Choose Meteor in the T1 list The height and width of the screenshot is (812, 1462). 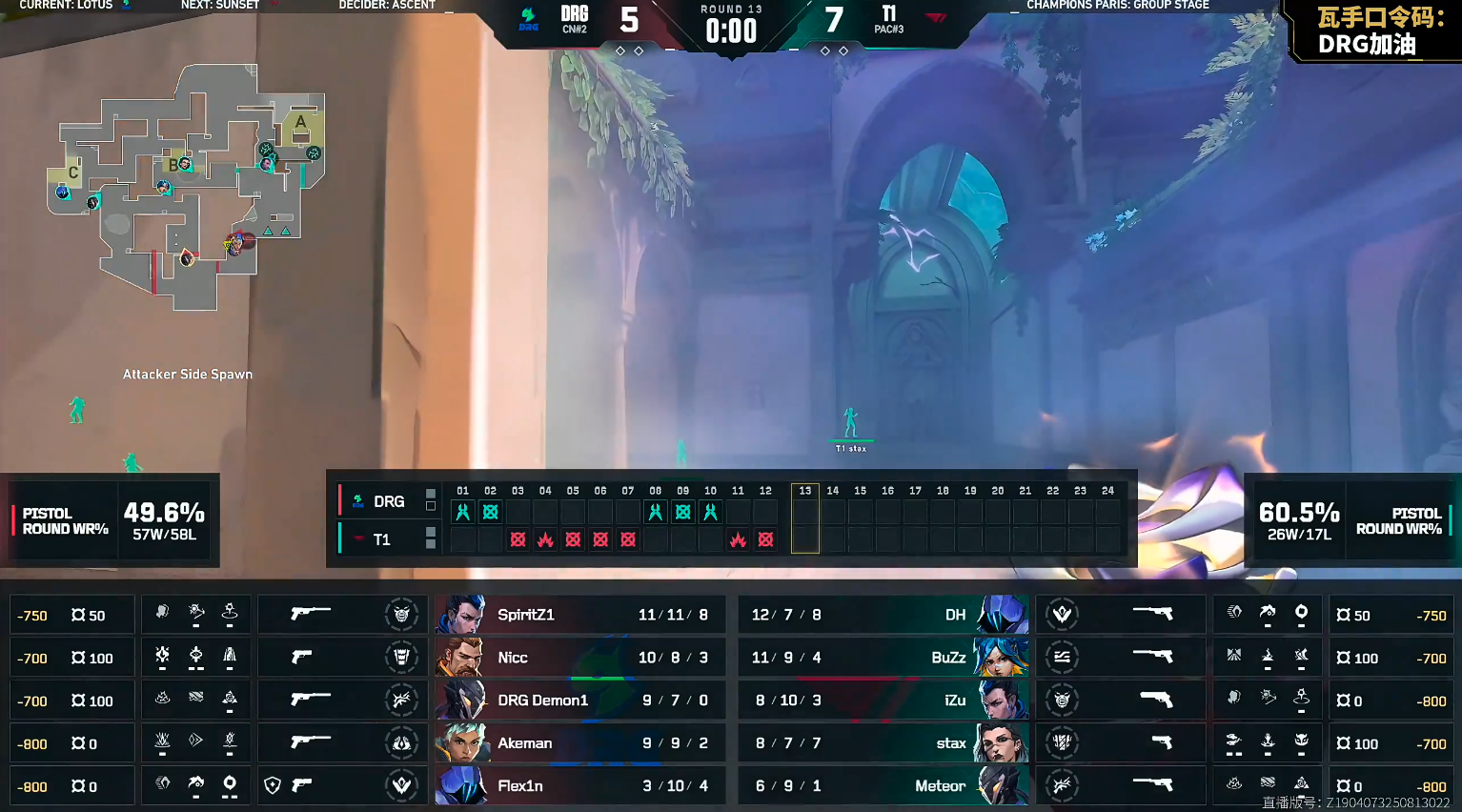click(x=883, y=786)
